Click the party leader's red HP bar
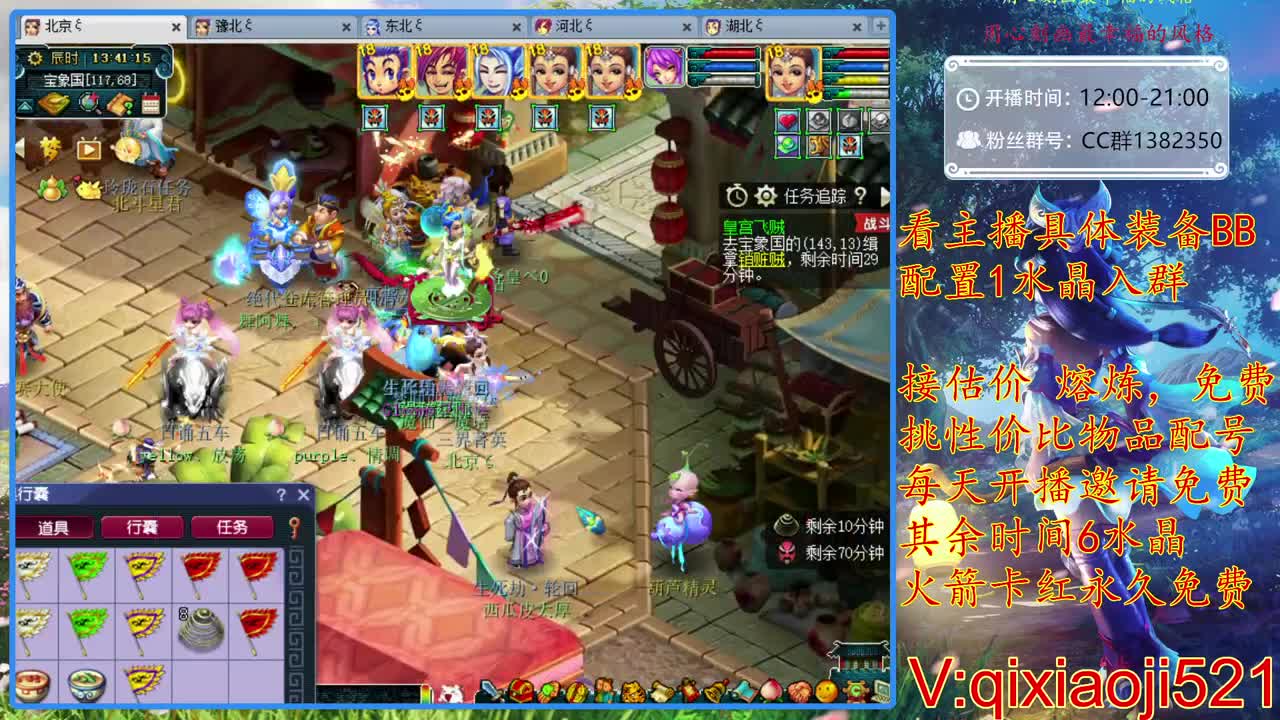The height and width of the screenshot is (720, 1280). pos(860,52)
